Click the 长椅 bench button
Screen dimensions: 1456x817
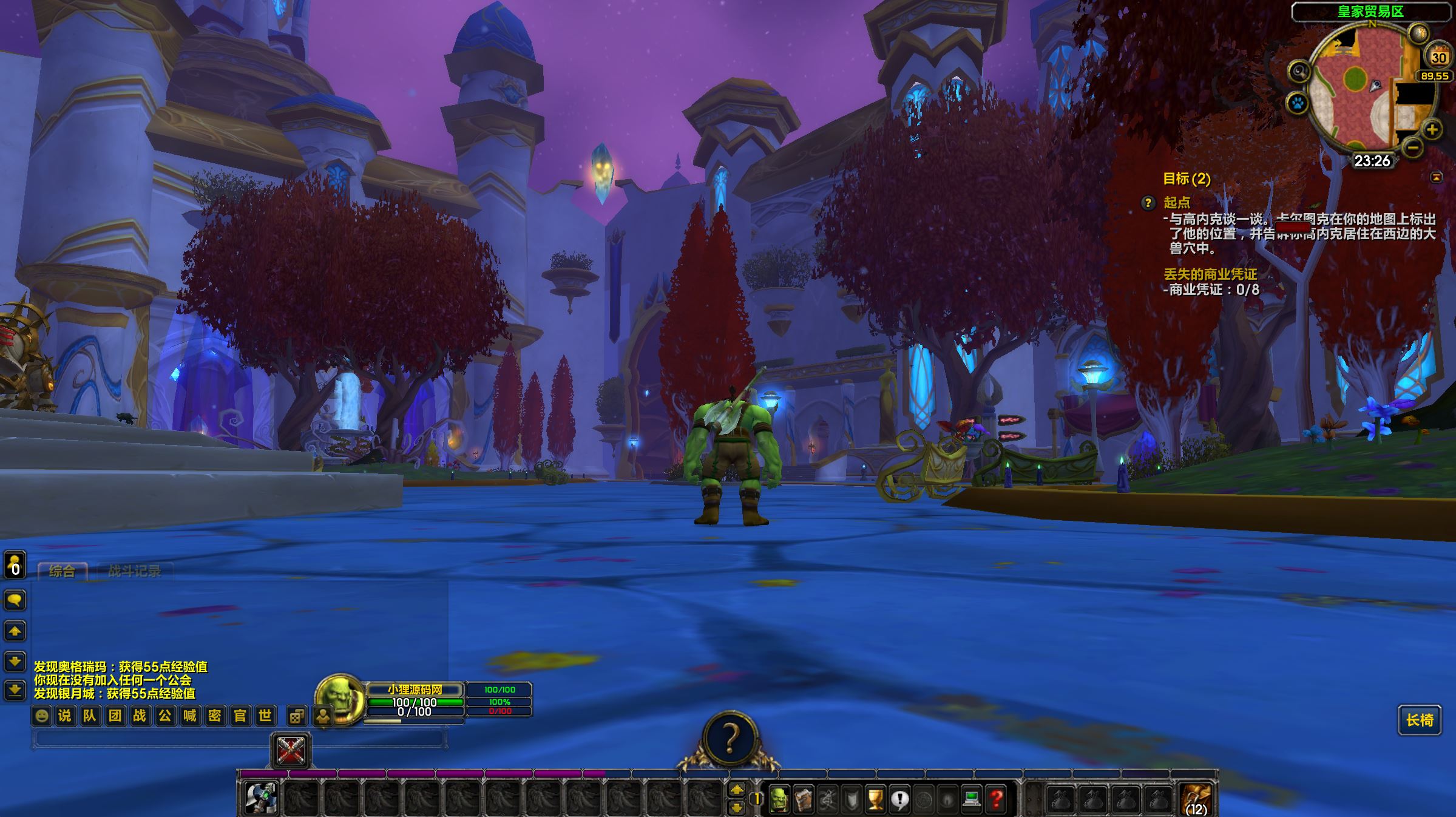coord(1420,720)
